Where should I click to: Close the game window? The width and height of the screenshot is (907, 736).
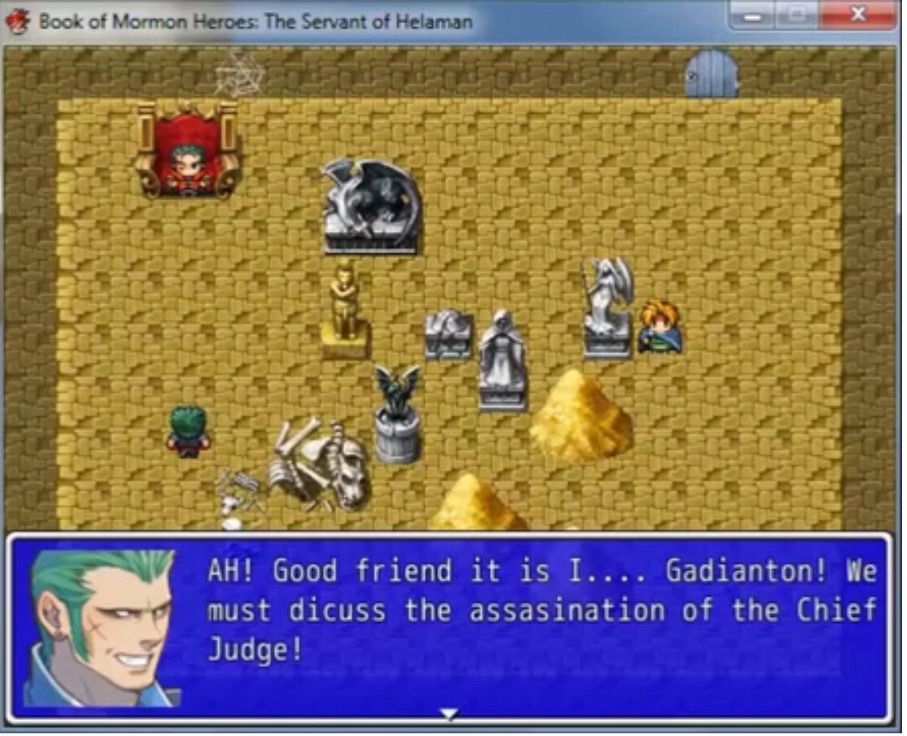(857, 16)
